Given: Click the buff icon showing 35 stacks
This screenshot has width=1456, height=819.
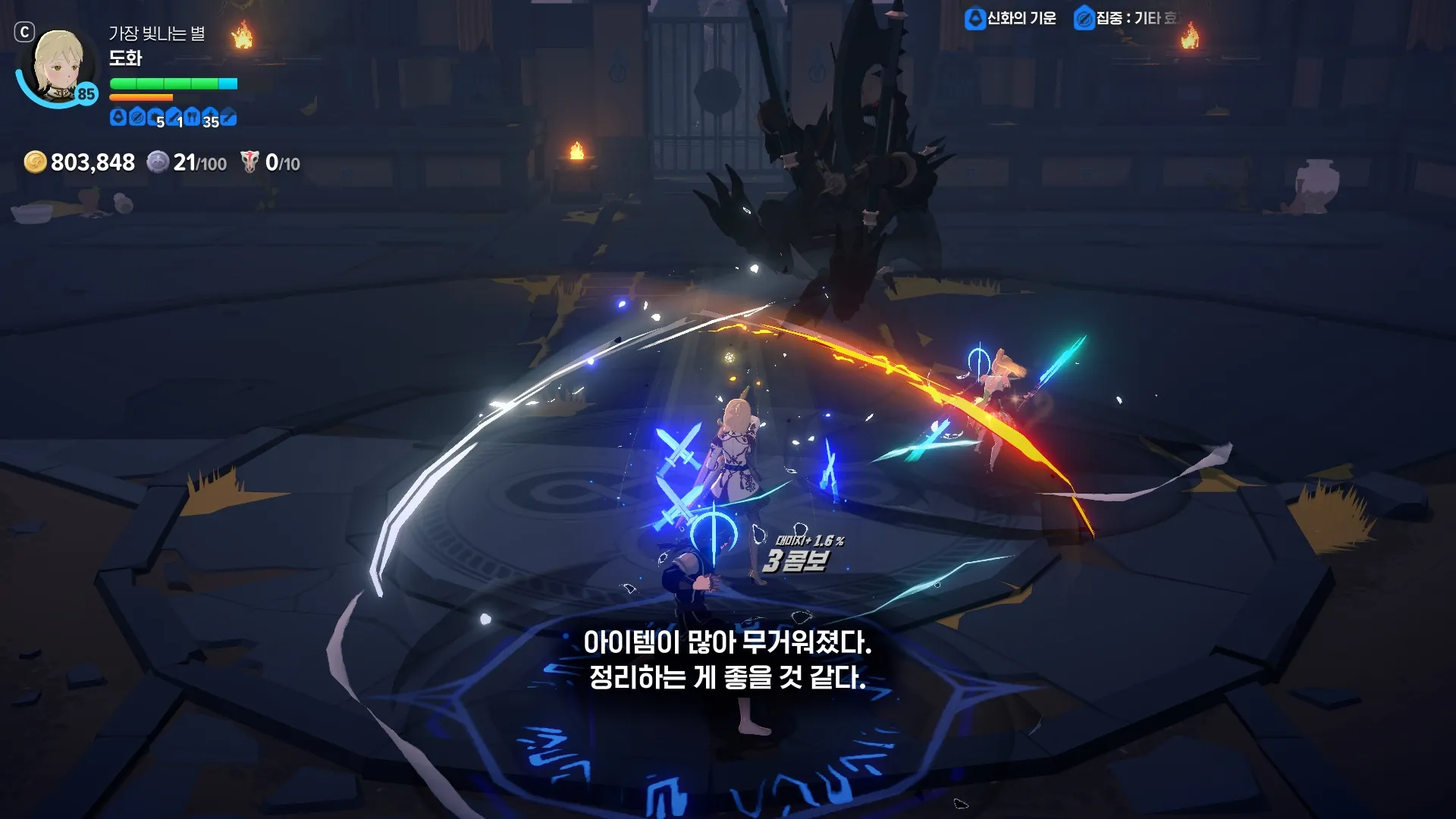Looking at the screenshot, I should 211,117.
